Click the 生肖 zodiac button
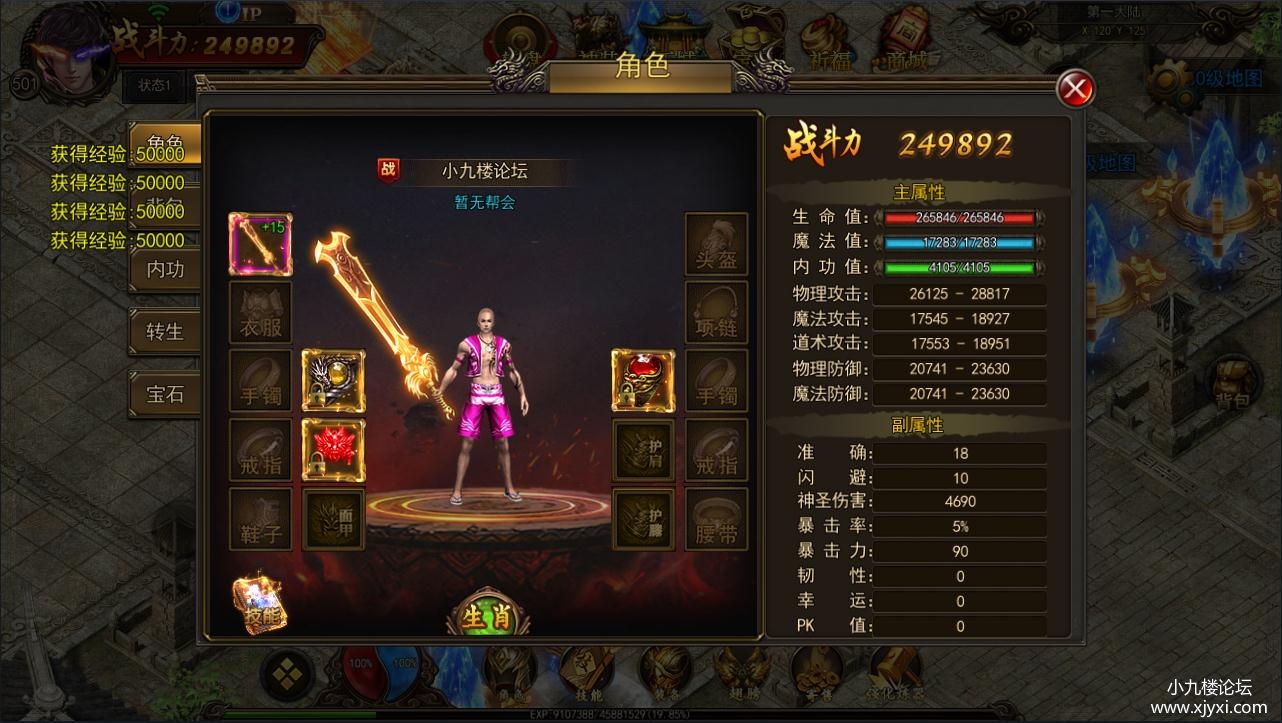The height and width of the screenshot is (723, 1282). click(487, 615)
